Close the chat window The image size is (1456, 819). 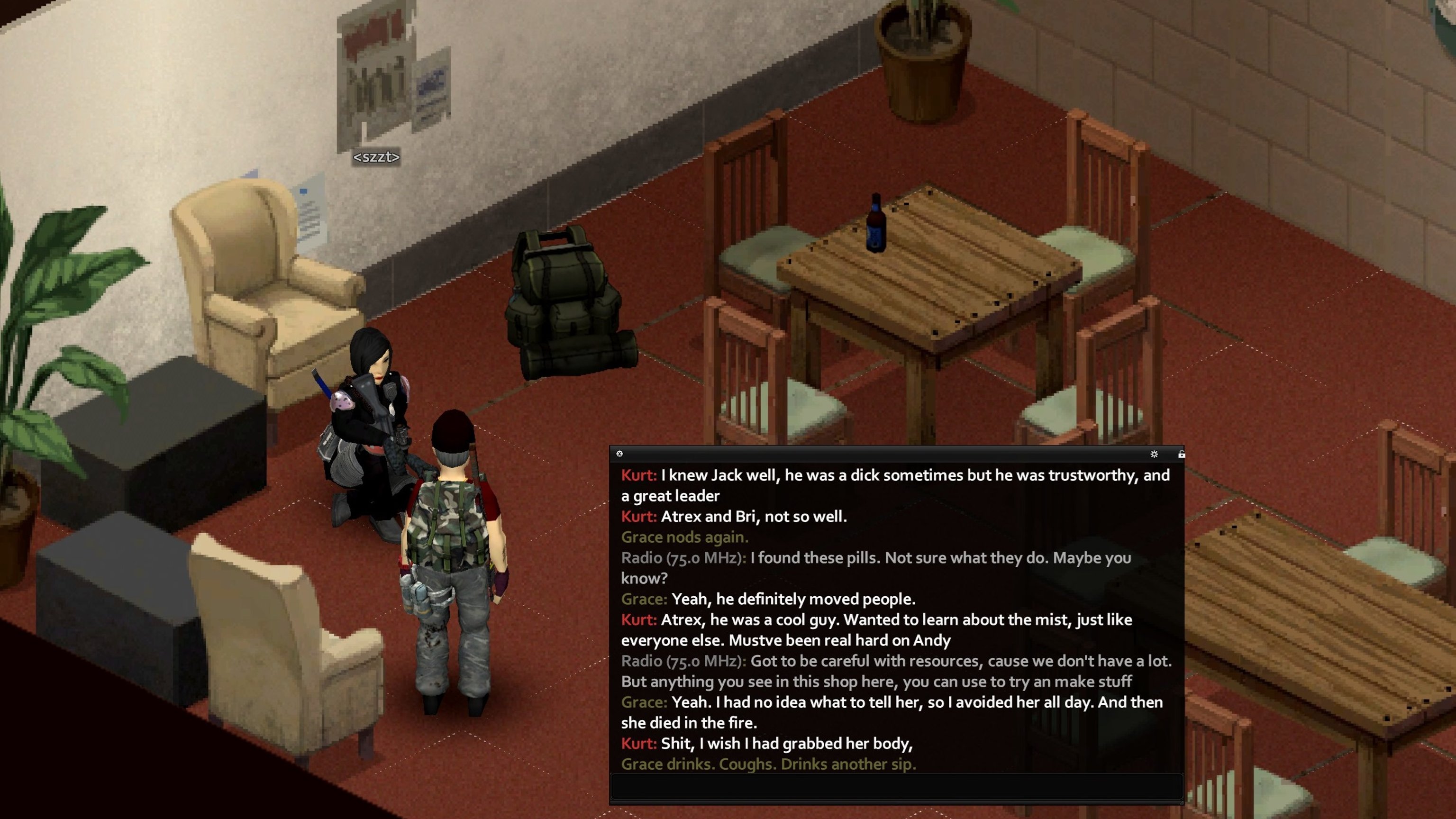[x=619, y=453]
